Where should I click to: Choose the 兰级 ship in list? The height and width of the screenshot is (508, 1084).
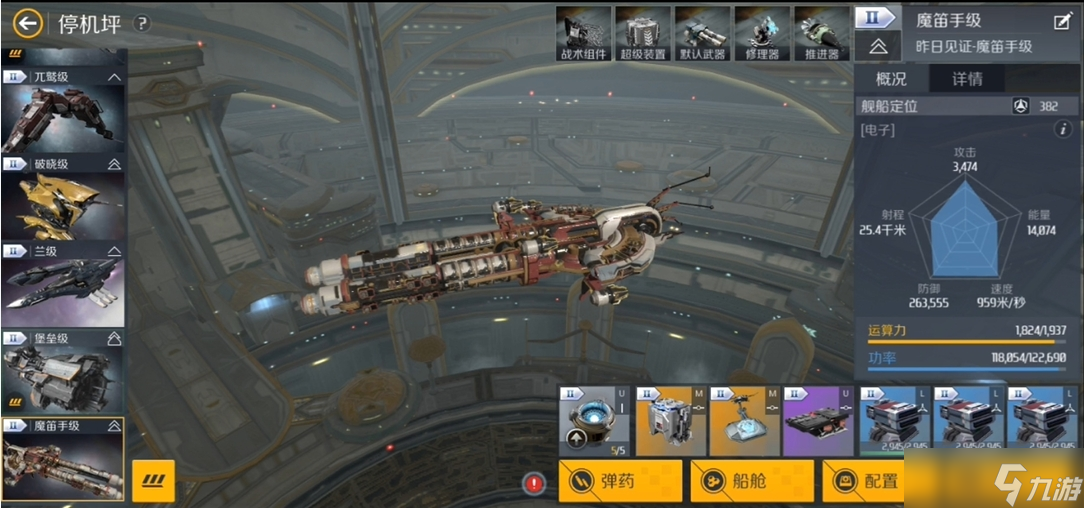62,284
